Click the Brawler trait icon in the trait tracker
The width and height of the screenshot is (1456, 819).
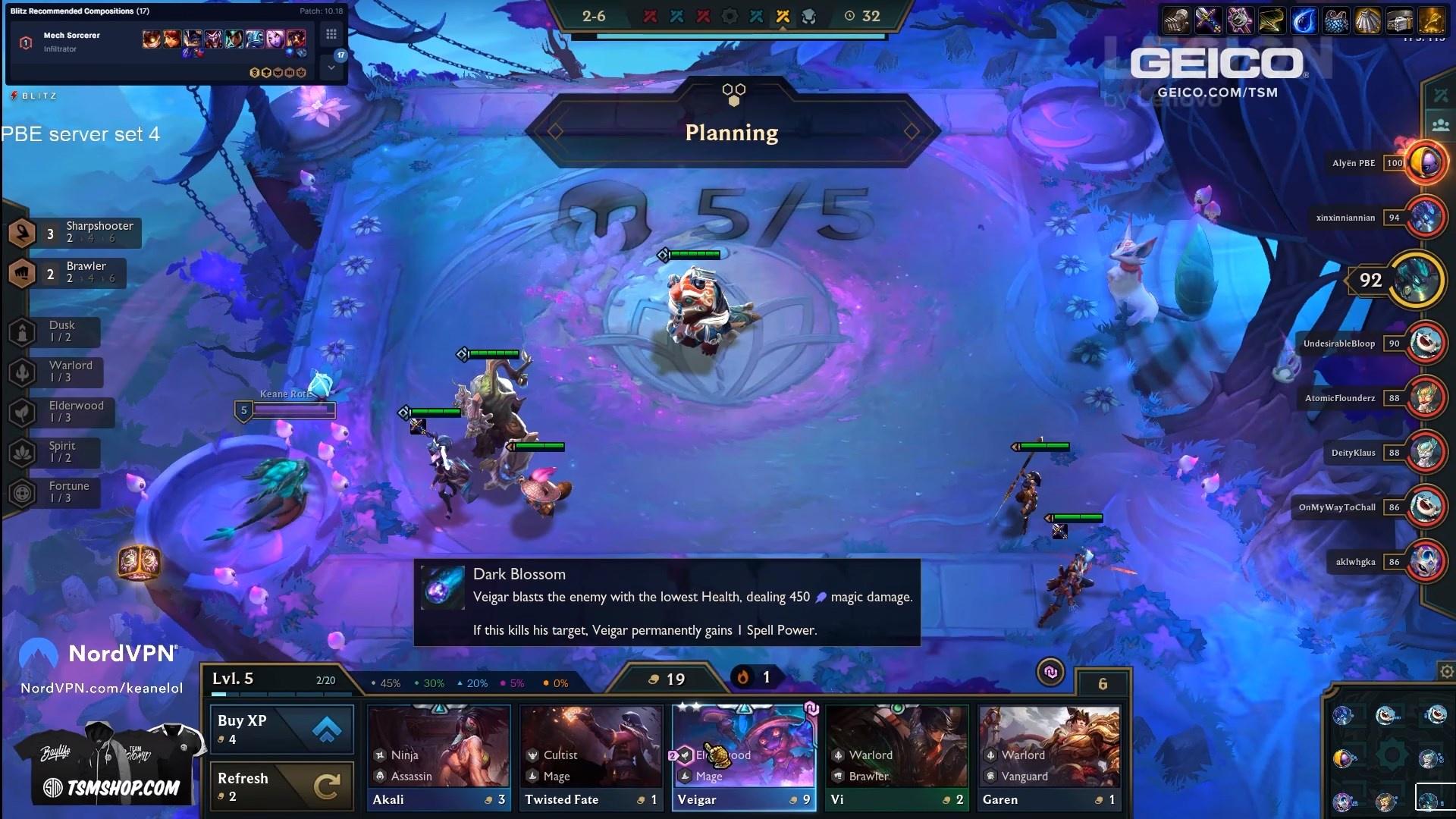click(x=23, y=273)
